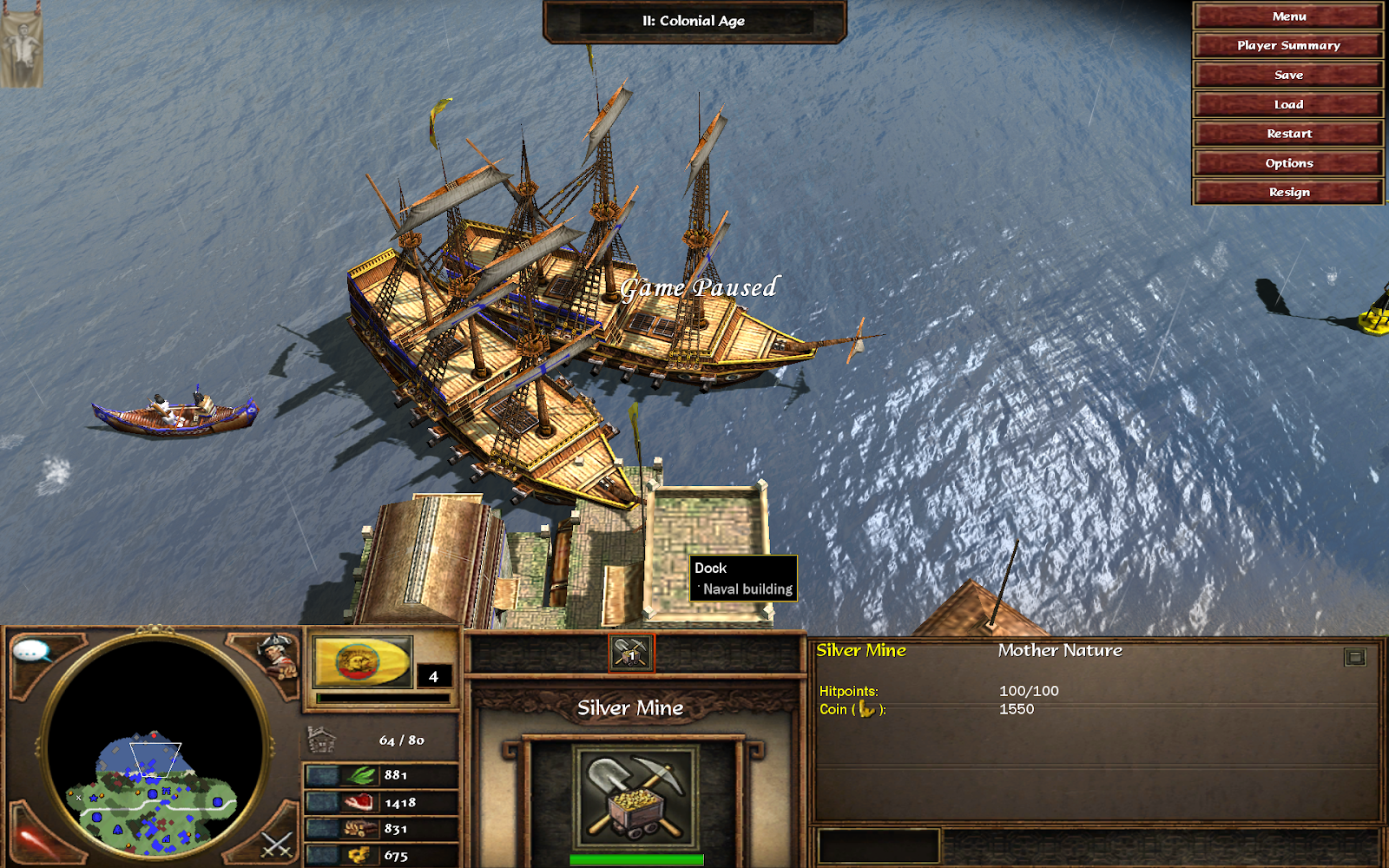This screenshot has height=868, width=1389.
Task: Click the leaf resource row
Action: (380, 775)
